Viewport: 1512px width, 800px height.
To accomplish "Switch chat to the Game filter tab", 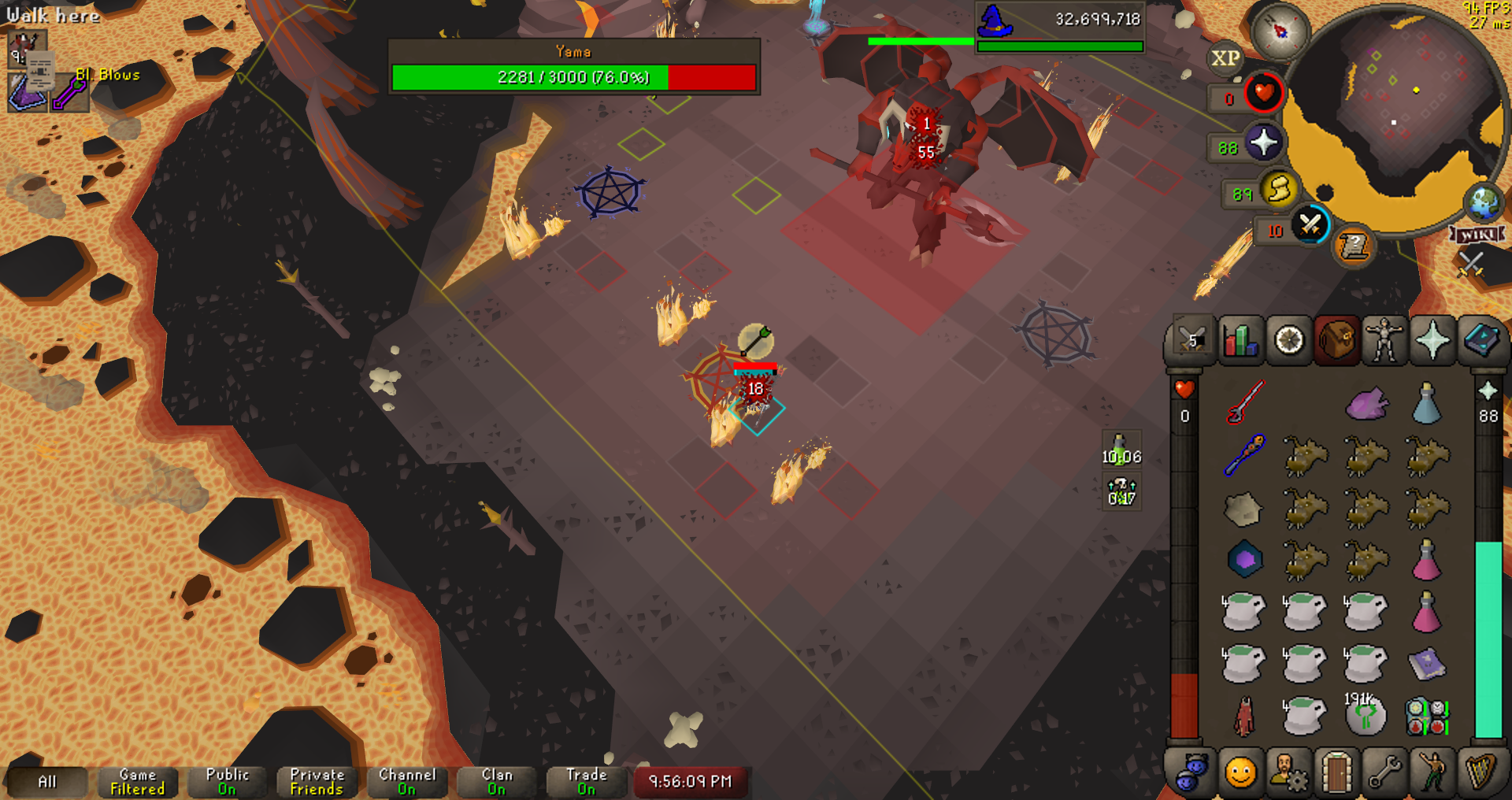I will pos(138,782).
